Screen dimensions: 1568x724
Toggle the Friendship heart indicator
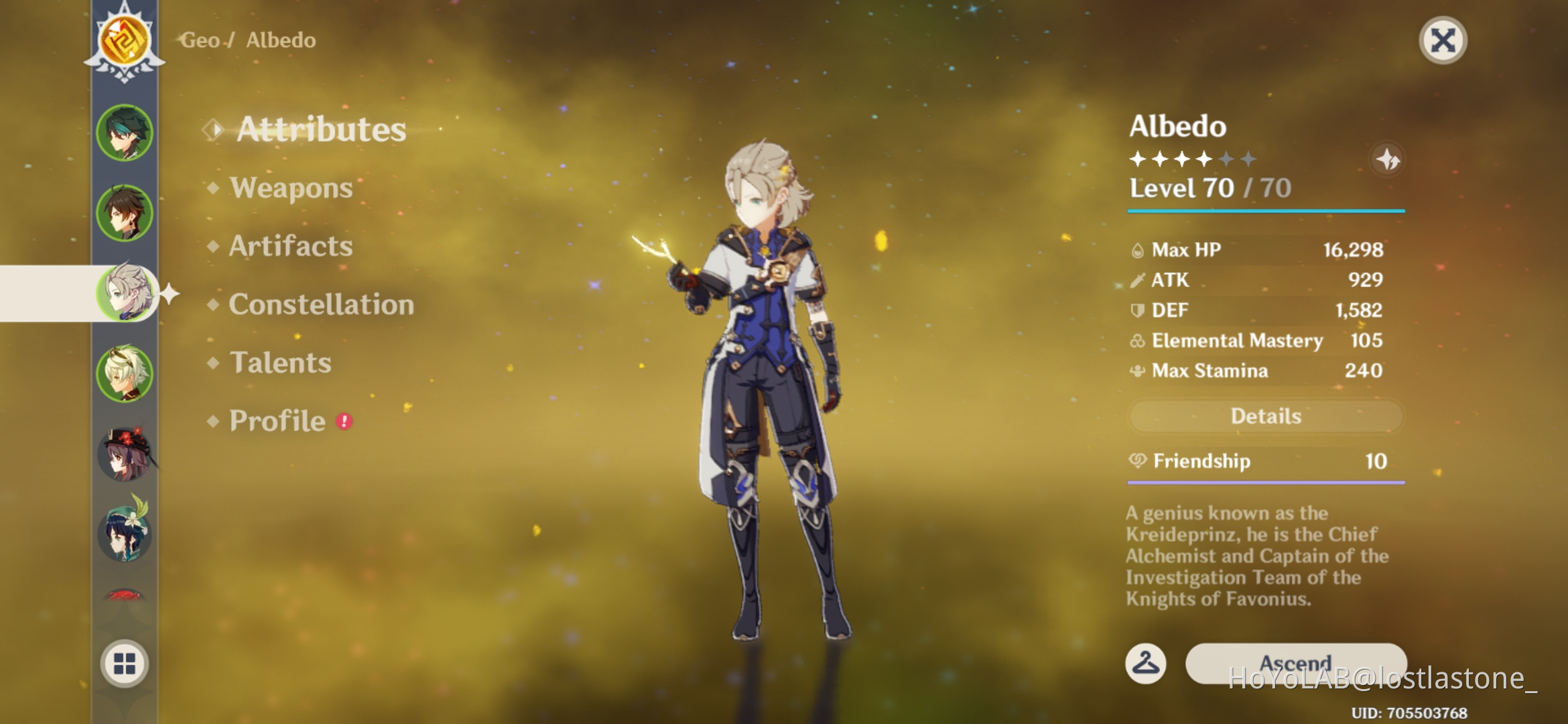[x=1139, y=461]
